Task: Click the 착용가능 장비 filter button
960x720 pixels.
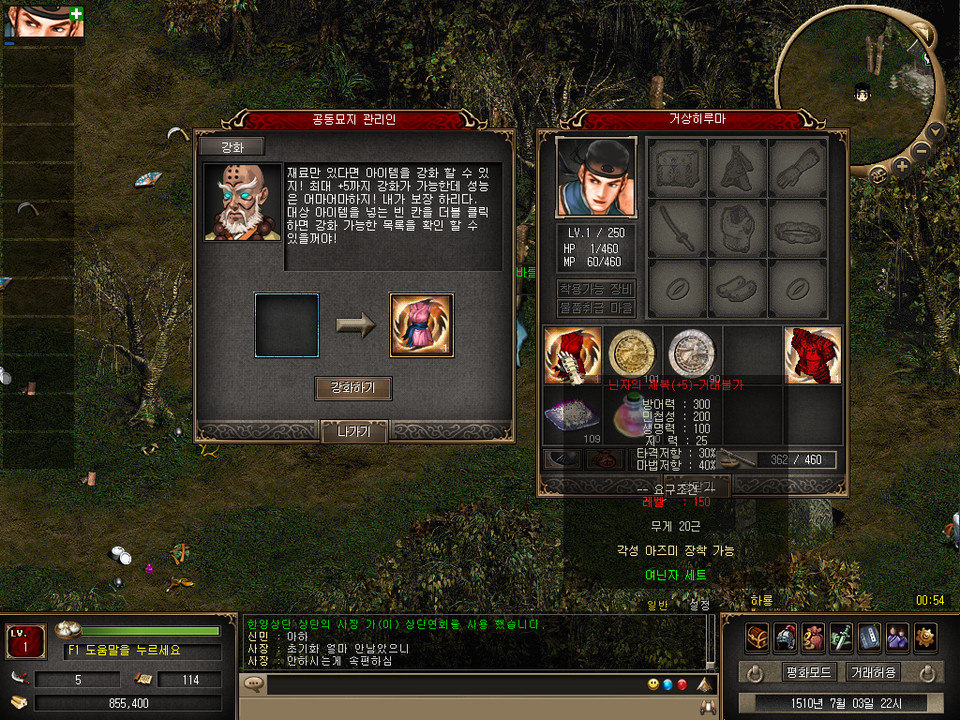Action: [596, 289]
